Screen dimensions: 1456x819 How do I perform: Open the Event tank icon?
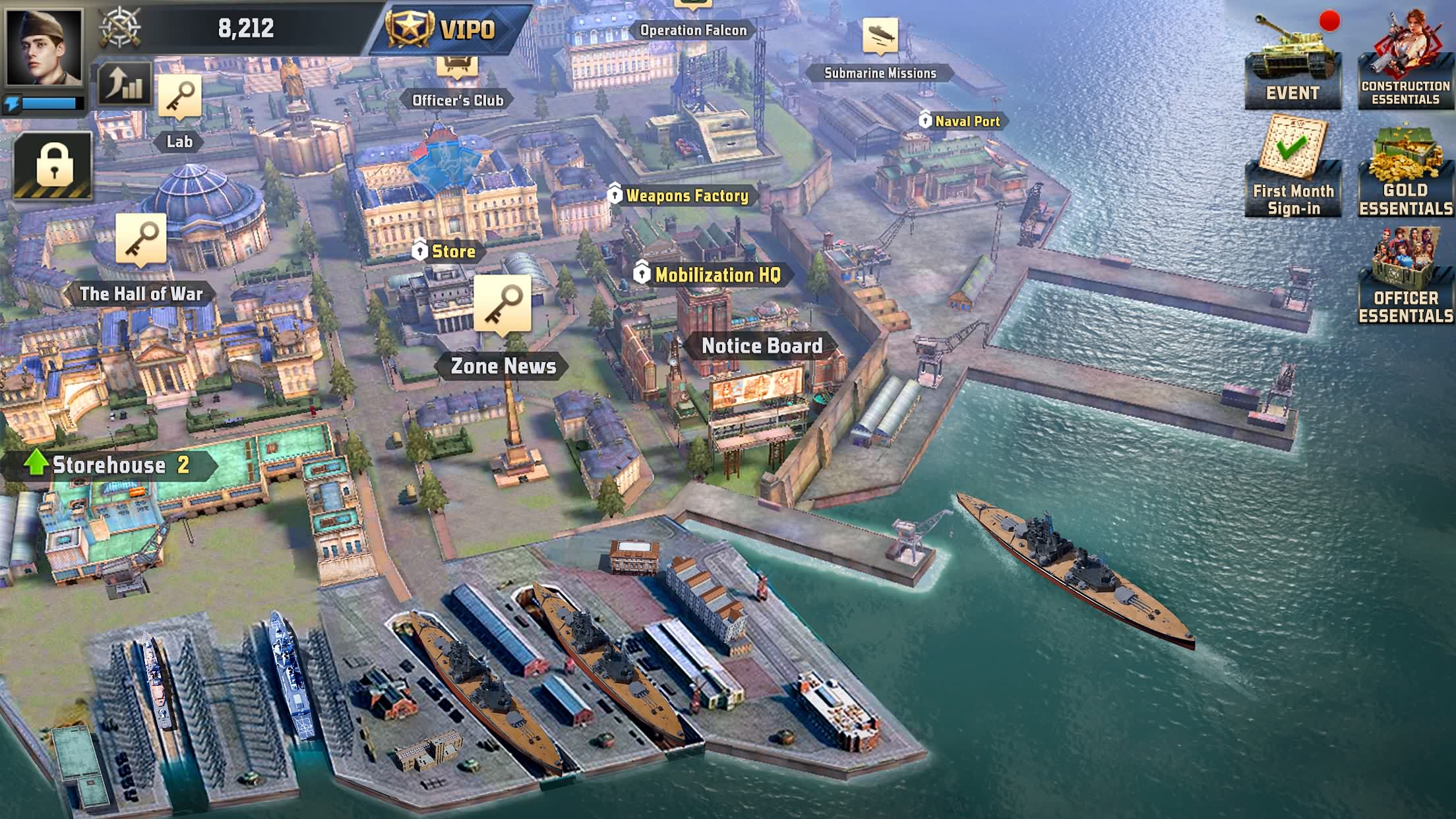(1292, 63)
